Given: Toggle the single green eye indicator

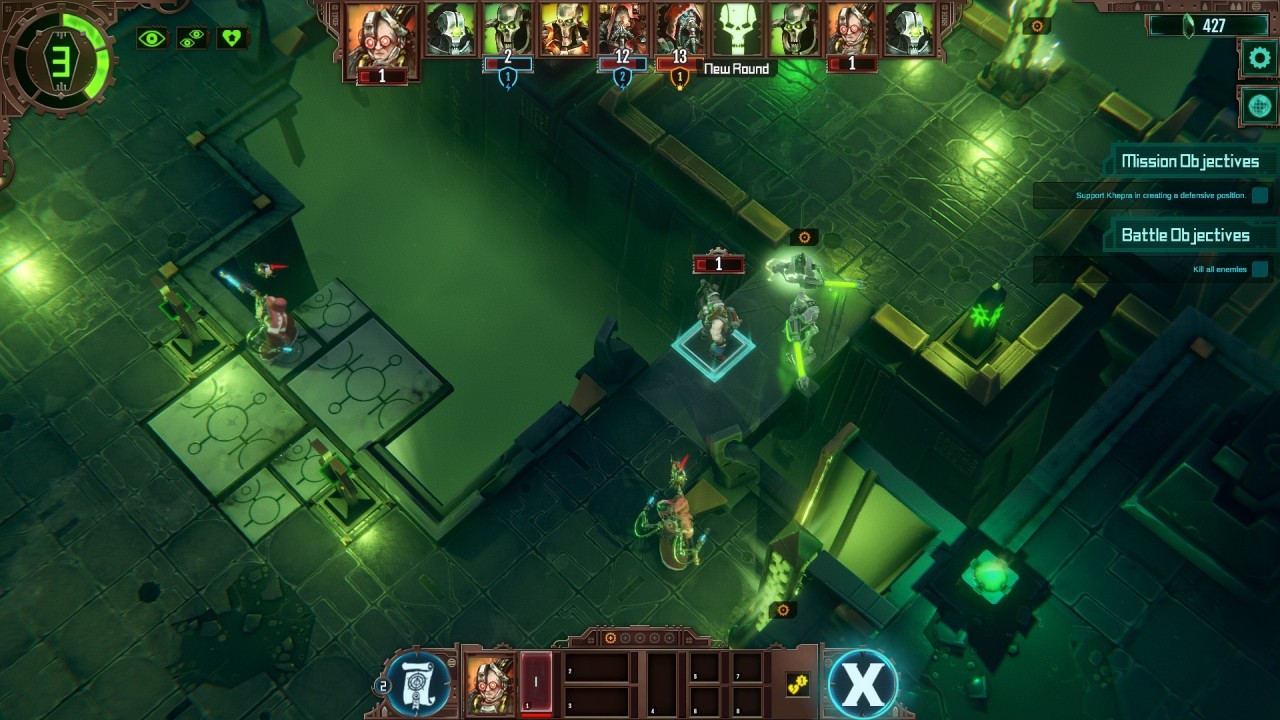Looking at the screenshot, I should 152,38.
